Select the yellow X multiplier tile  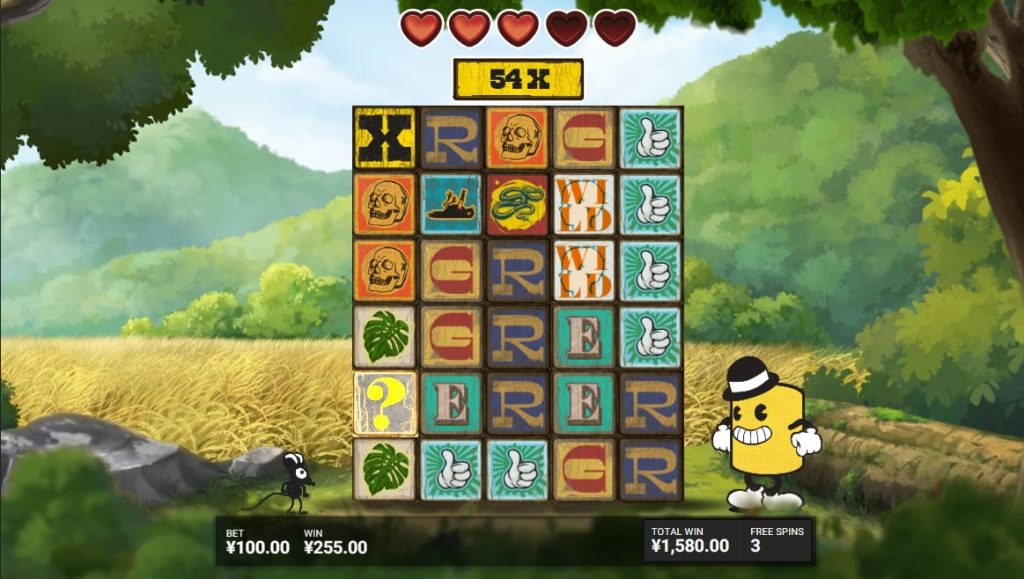[x=385, y=137]
